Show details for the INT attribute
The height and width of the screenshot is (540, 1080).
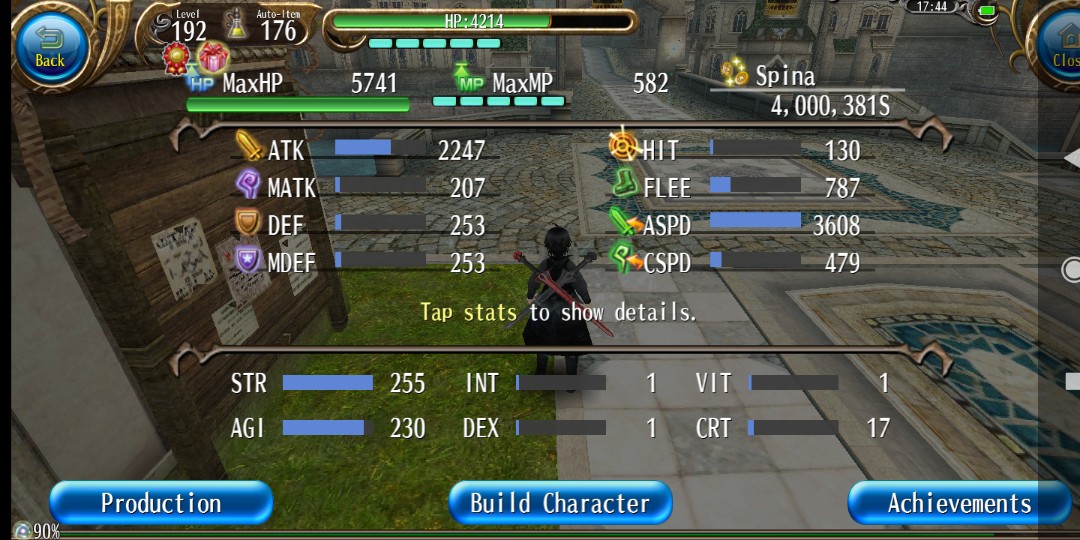(560, 383)
